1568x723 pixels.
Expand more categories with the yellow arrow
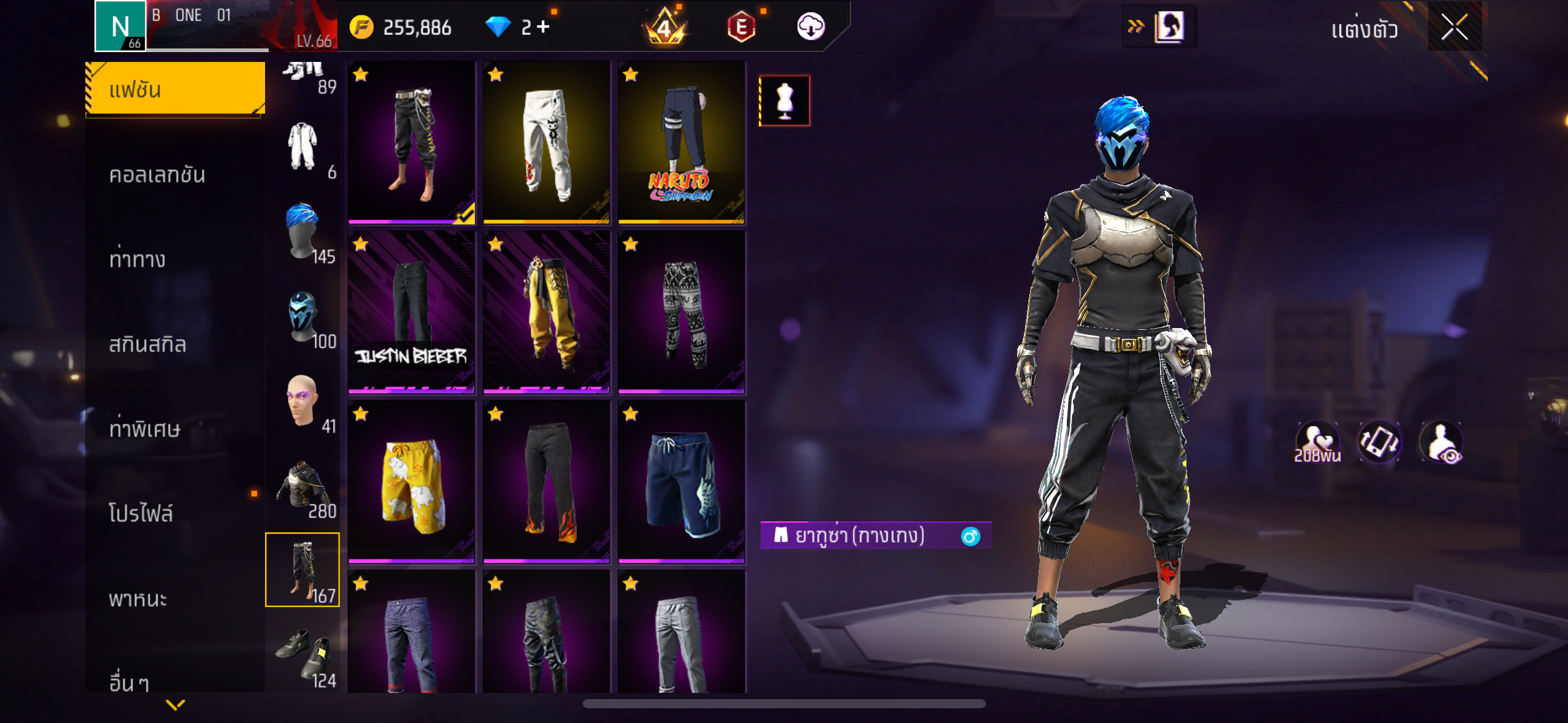(x=175, y=705)
